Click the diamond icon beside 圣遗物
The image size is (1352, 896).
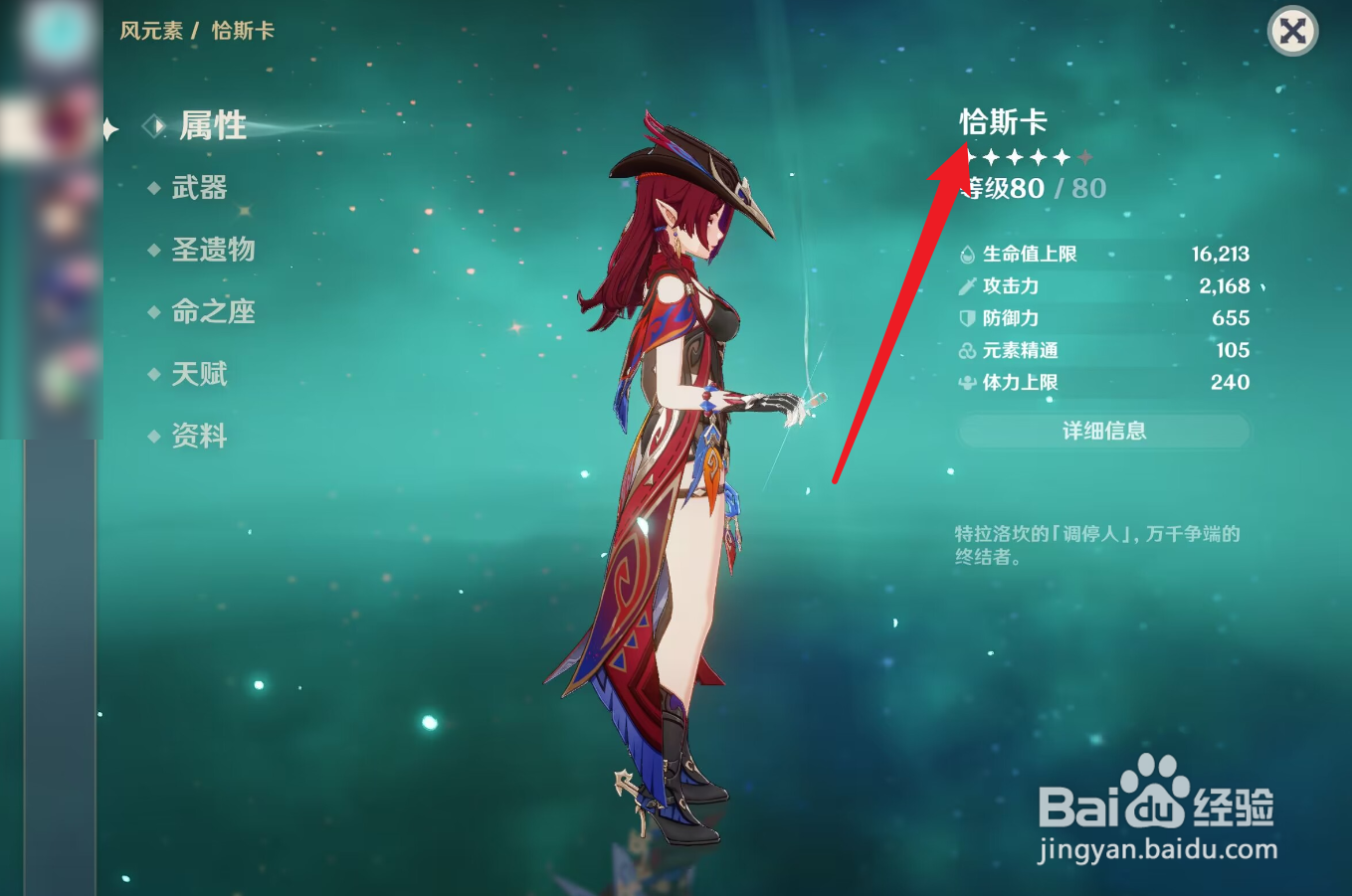coord(155,252)
